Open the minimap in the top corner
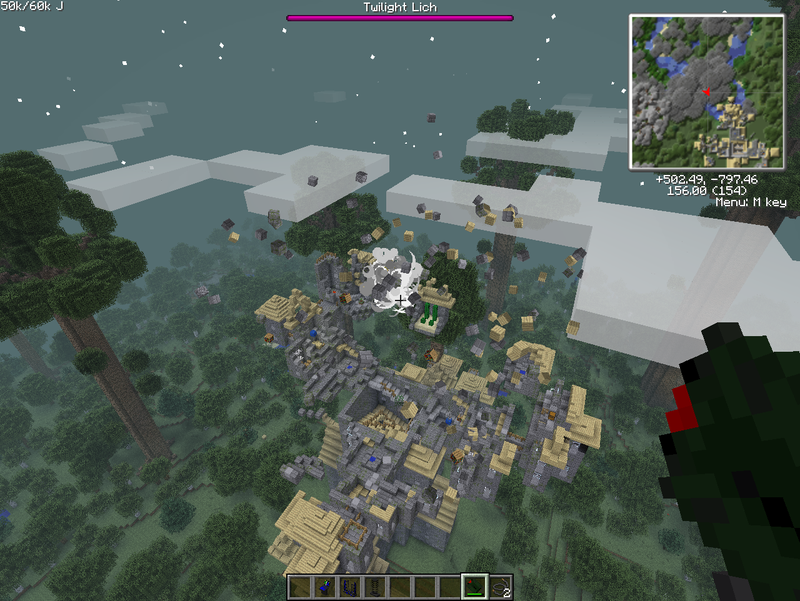Image resolution: width=800 pixels, height=601 pixels. coord(706,91)
